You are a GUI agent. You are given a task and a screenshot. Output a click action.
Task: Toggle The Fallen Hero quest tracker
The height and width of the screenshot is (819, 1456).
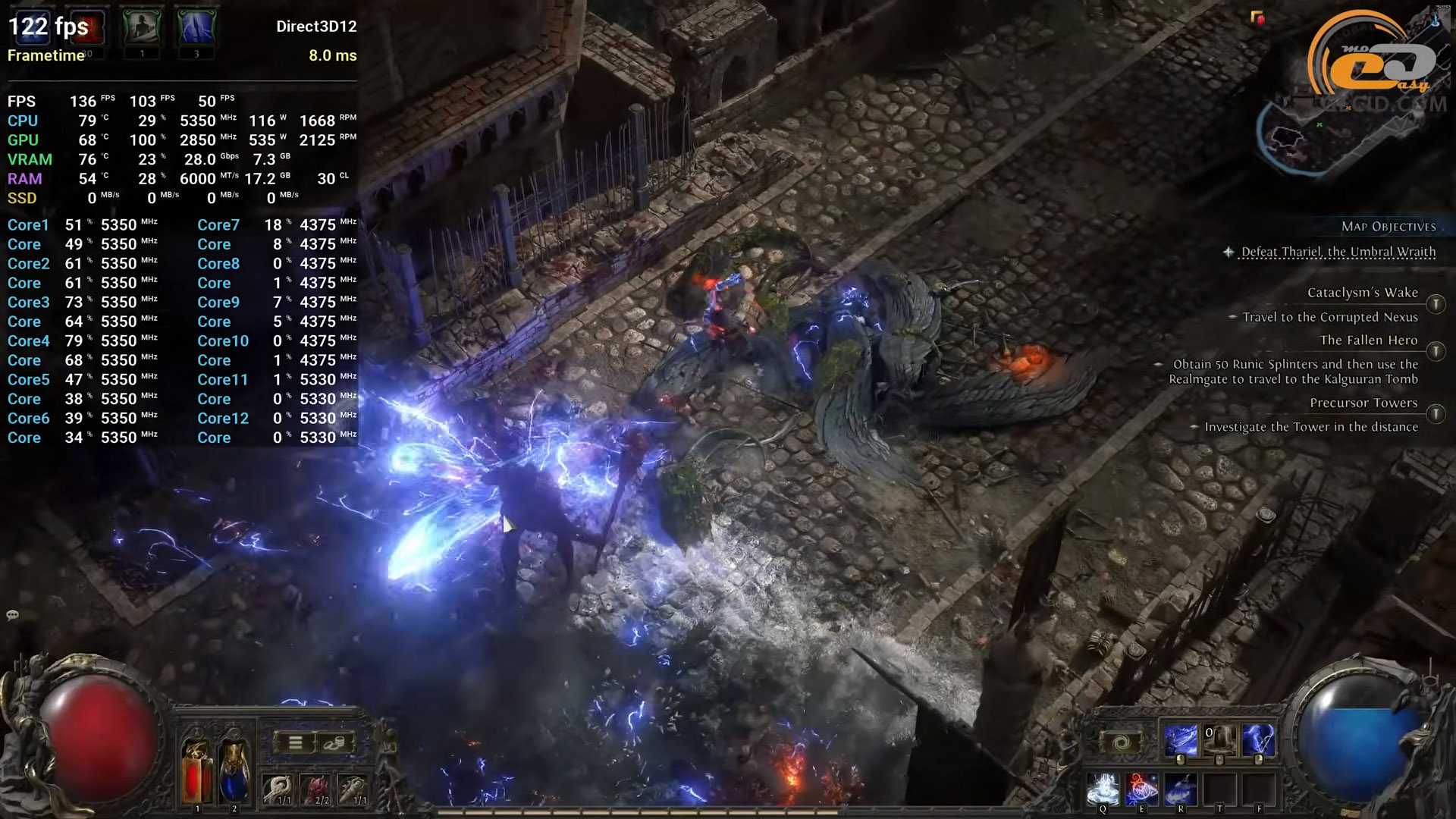pyautogui.click(x=1436, y=352)
